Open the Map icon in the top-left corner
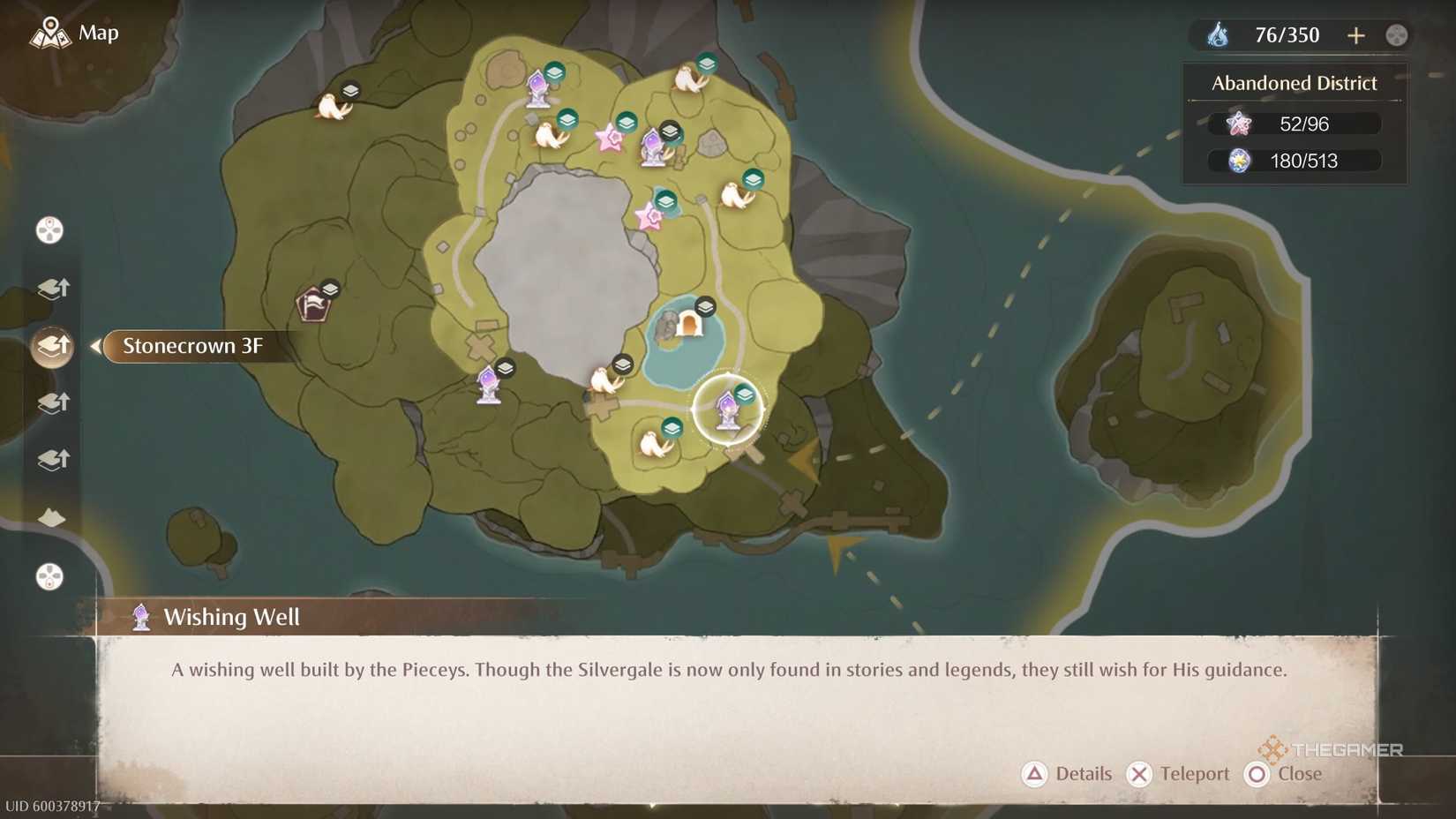Screen dimensions: 1456x819 pyautogui.click(x=50, y=32)
